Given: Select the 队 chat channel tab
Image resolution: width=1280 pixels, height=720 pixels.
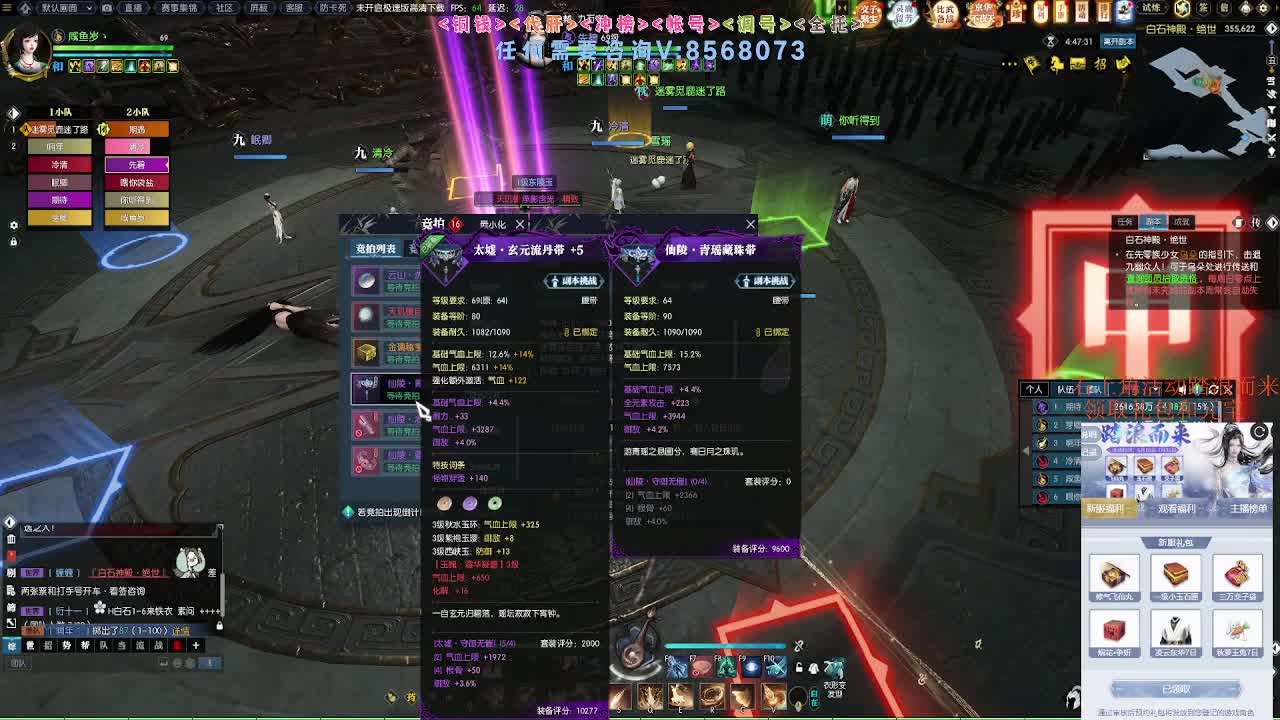Looking at the screenshot, I should [103, 645].
